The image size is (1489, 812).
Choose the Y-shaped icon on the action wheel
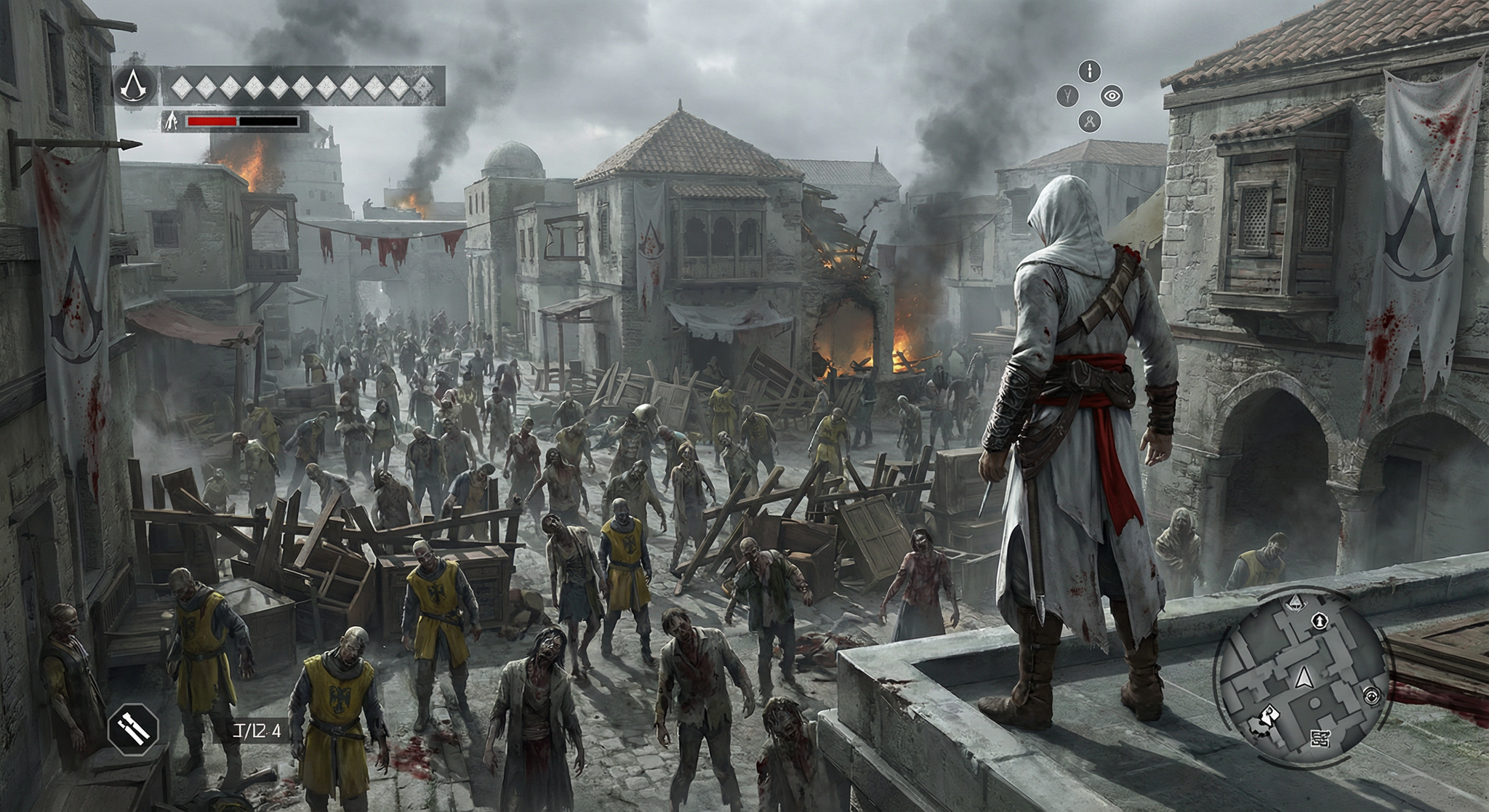click(1067, 95)
